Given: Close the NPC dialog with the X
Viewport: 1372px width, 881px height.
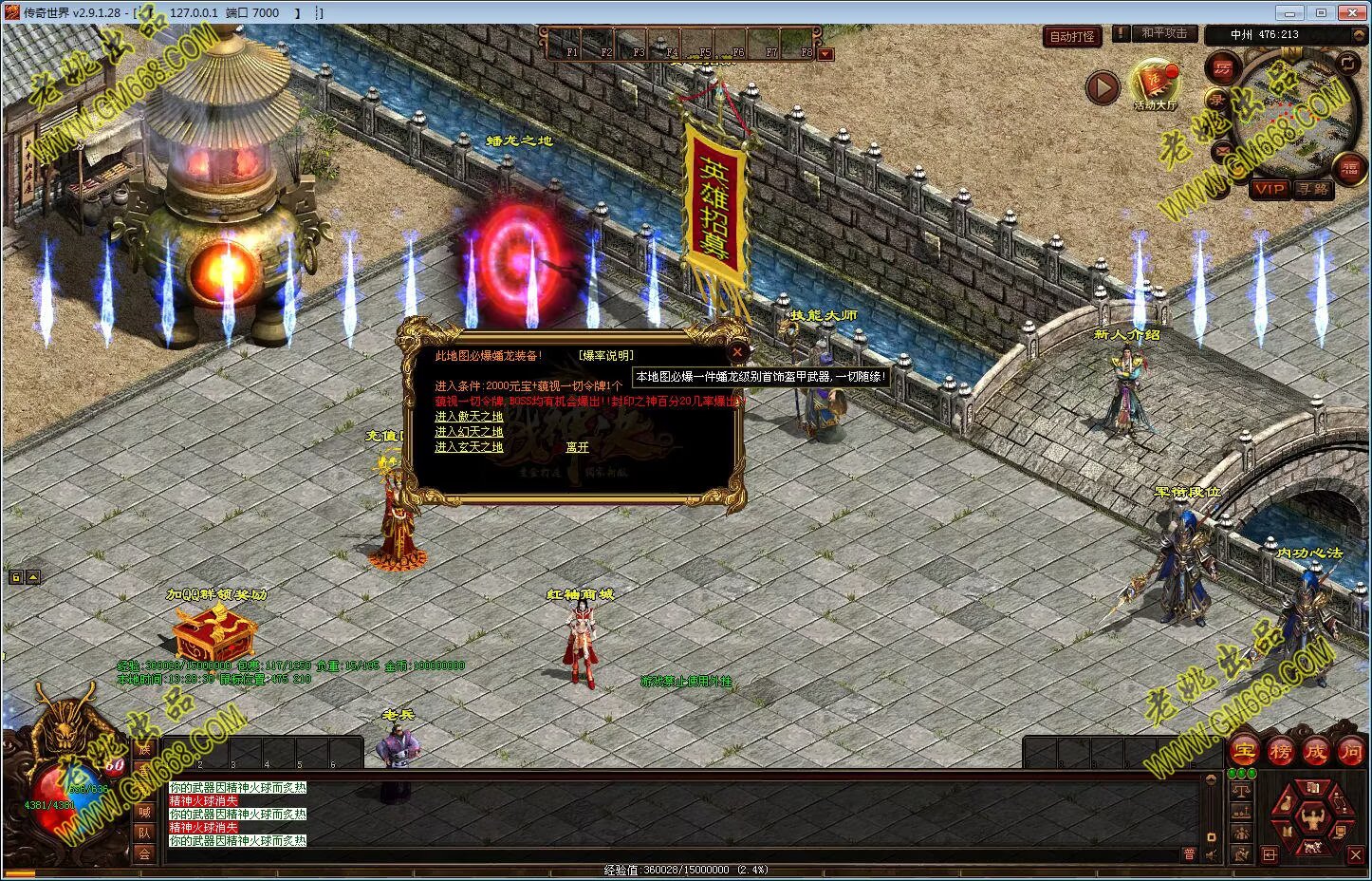Looking at the screenshot, I should [x=737, y=352].
